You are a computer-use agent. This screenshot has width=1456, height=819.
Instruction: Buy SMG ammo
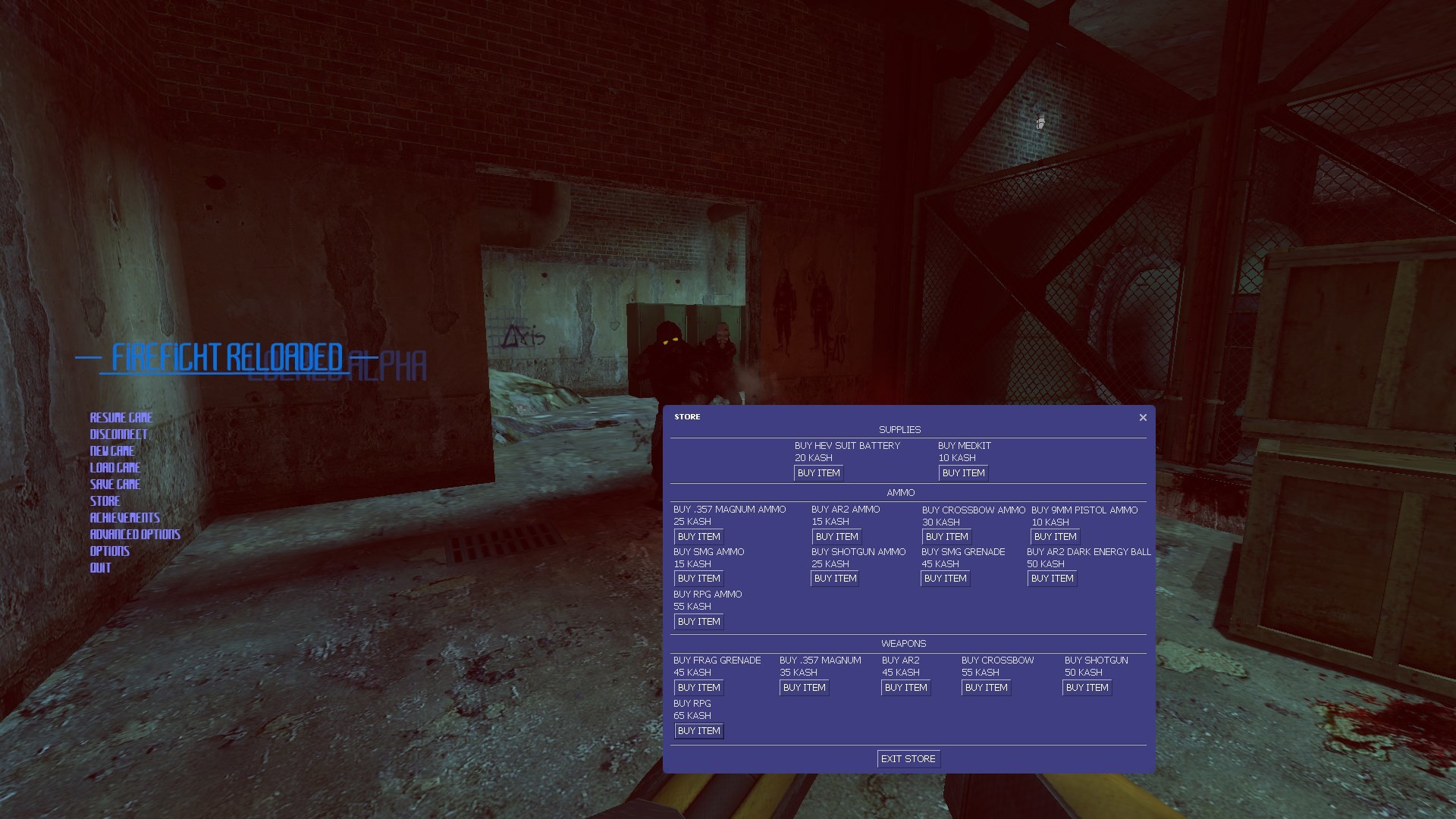tap(698, 578)
